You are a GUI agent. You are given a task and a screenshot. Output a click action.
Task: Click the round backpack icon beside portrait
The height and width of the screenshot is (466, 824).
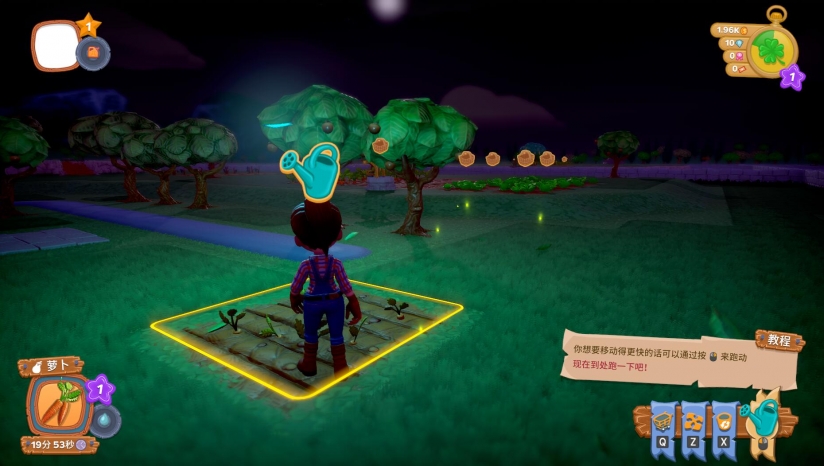pyautogui.click(x=93, y=53)
